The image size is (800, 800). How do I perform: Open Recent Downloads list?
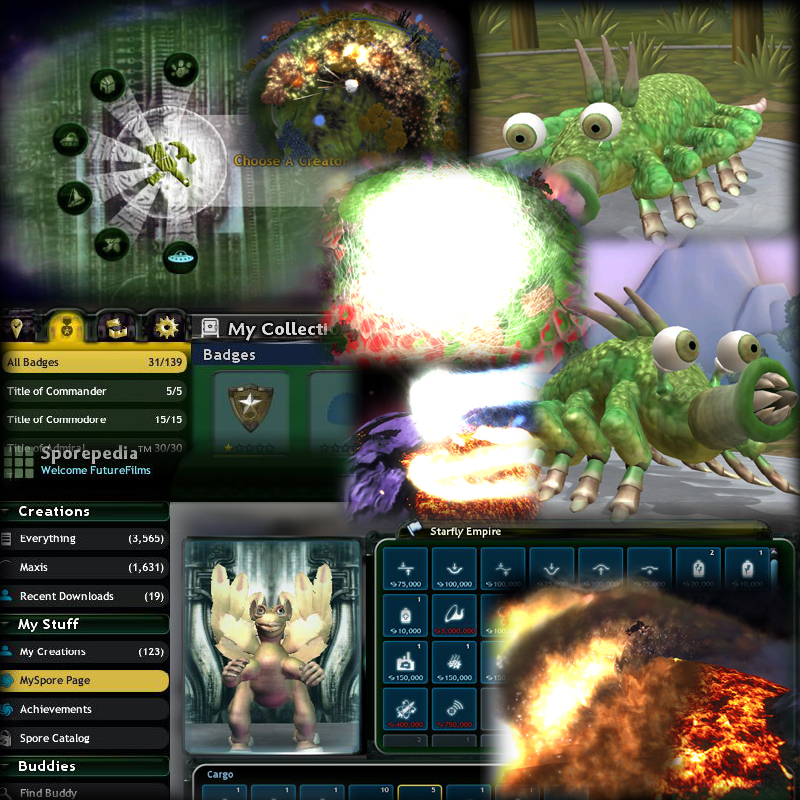(85, 596)
